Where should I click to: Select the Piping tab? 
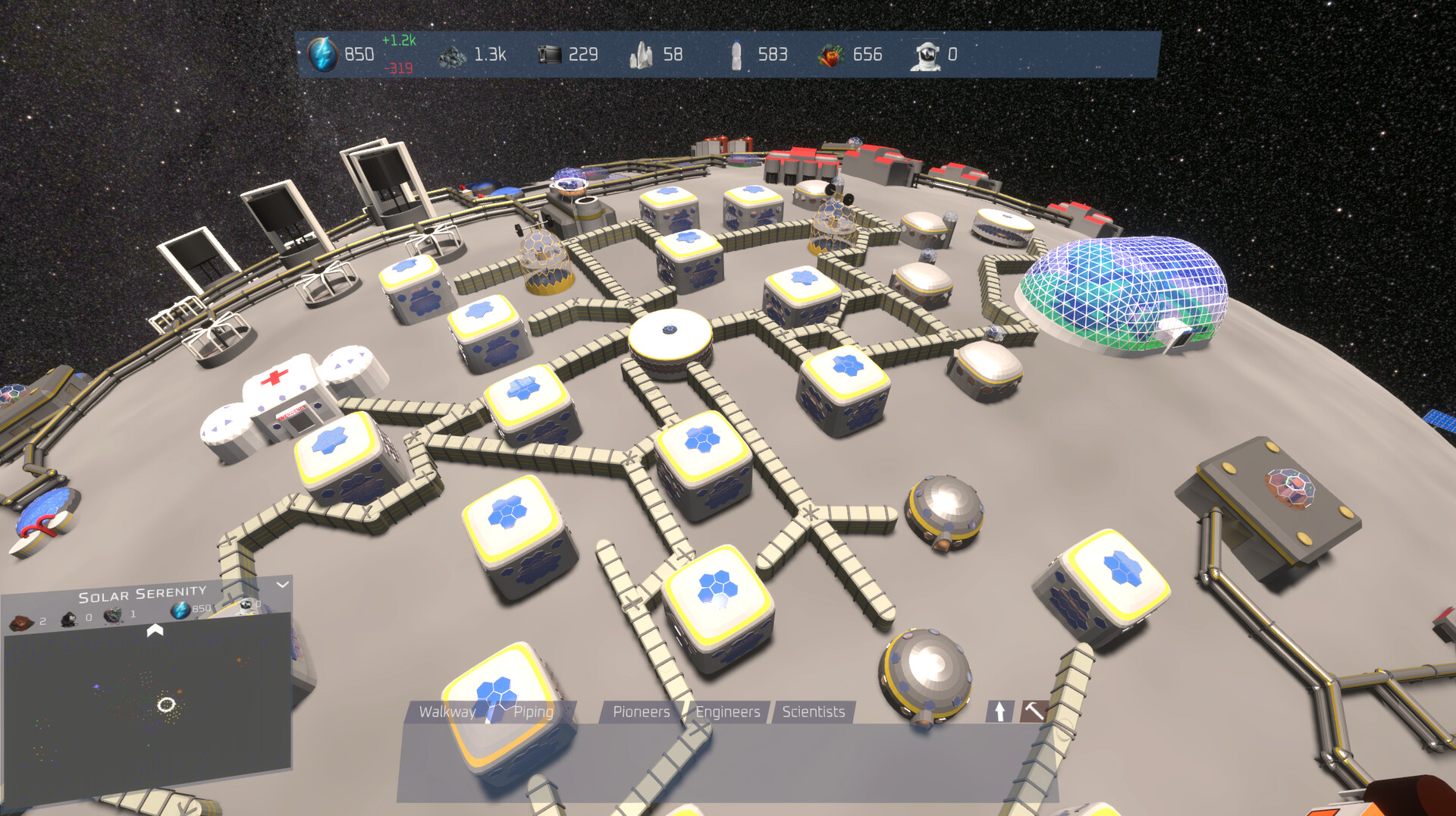533,712
